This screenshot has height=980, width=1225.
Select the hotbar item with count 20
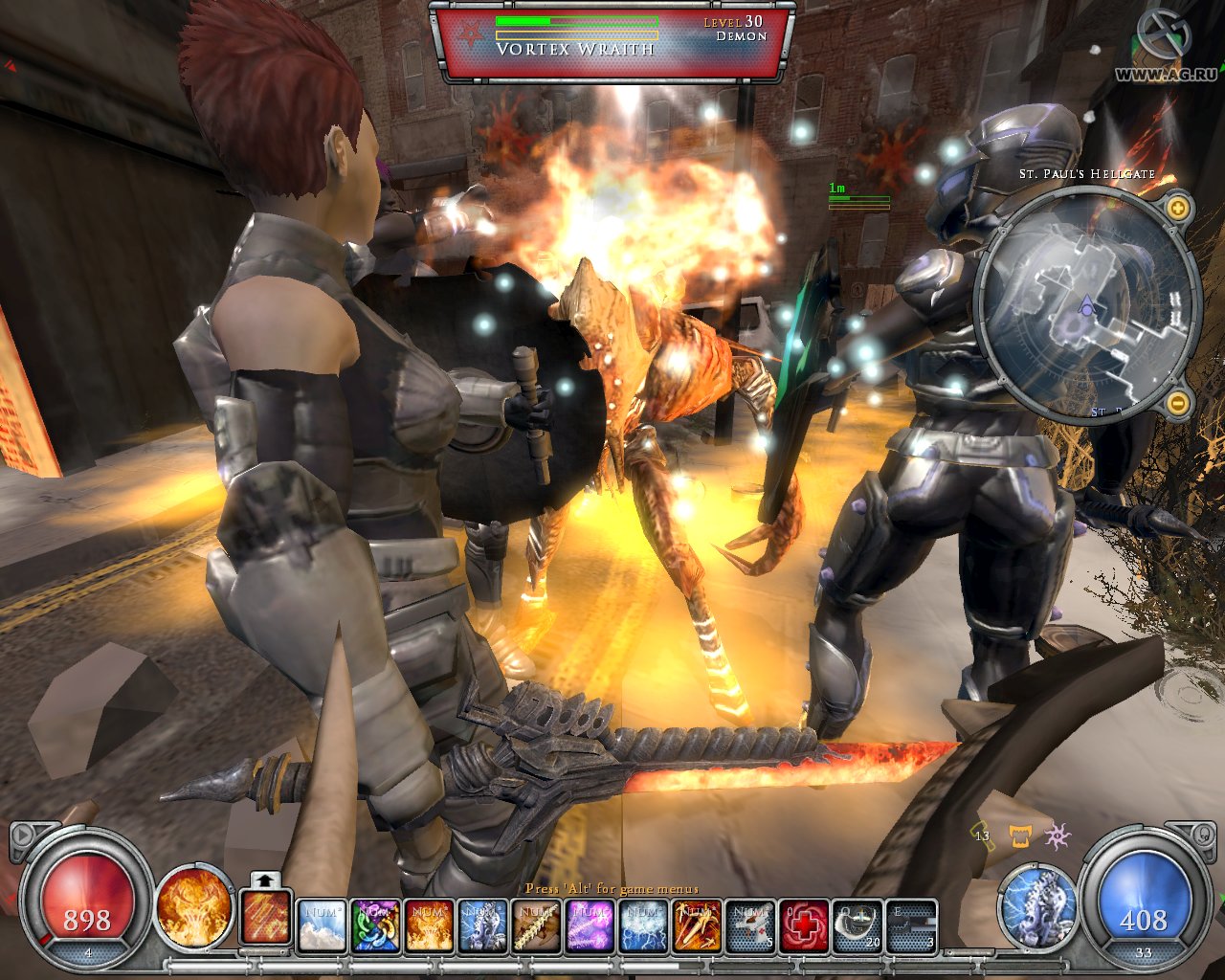coord(857,926)
